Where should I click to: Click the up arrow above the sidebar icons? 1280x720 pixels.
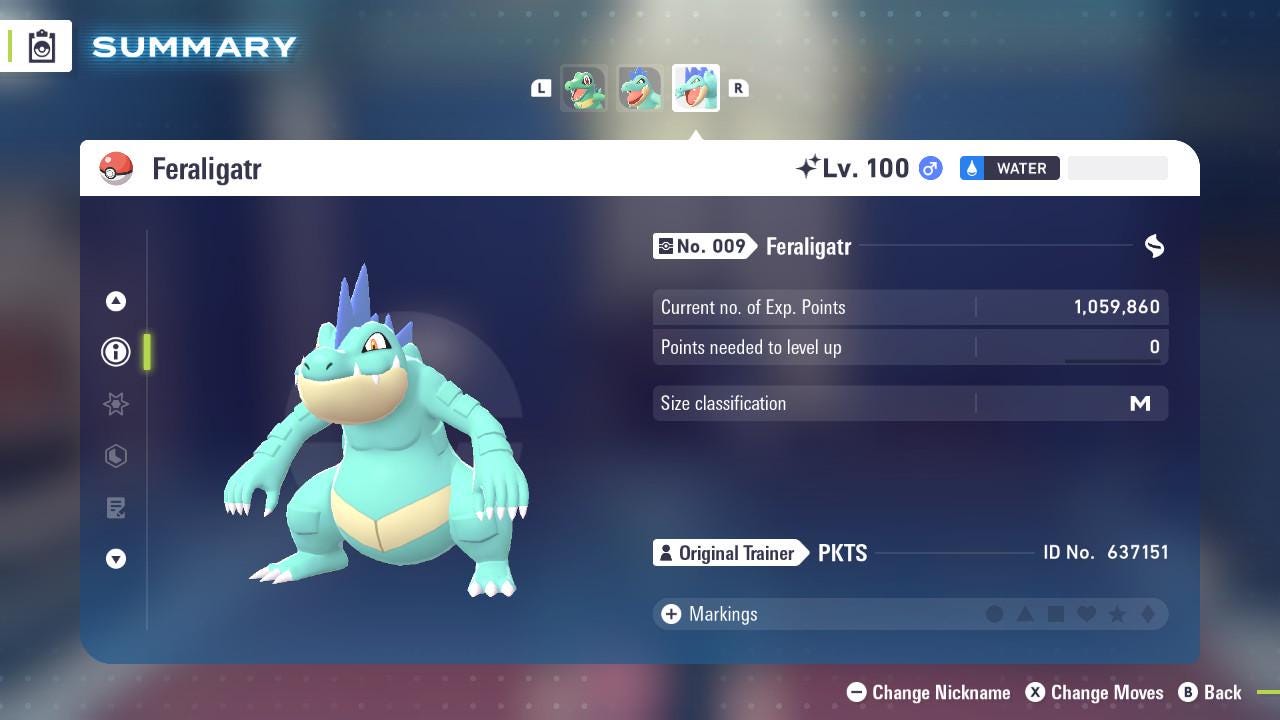[116, 301]
